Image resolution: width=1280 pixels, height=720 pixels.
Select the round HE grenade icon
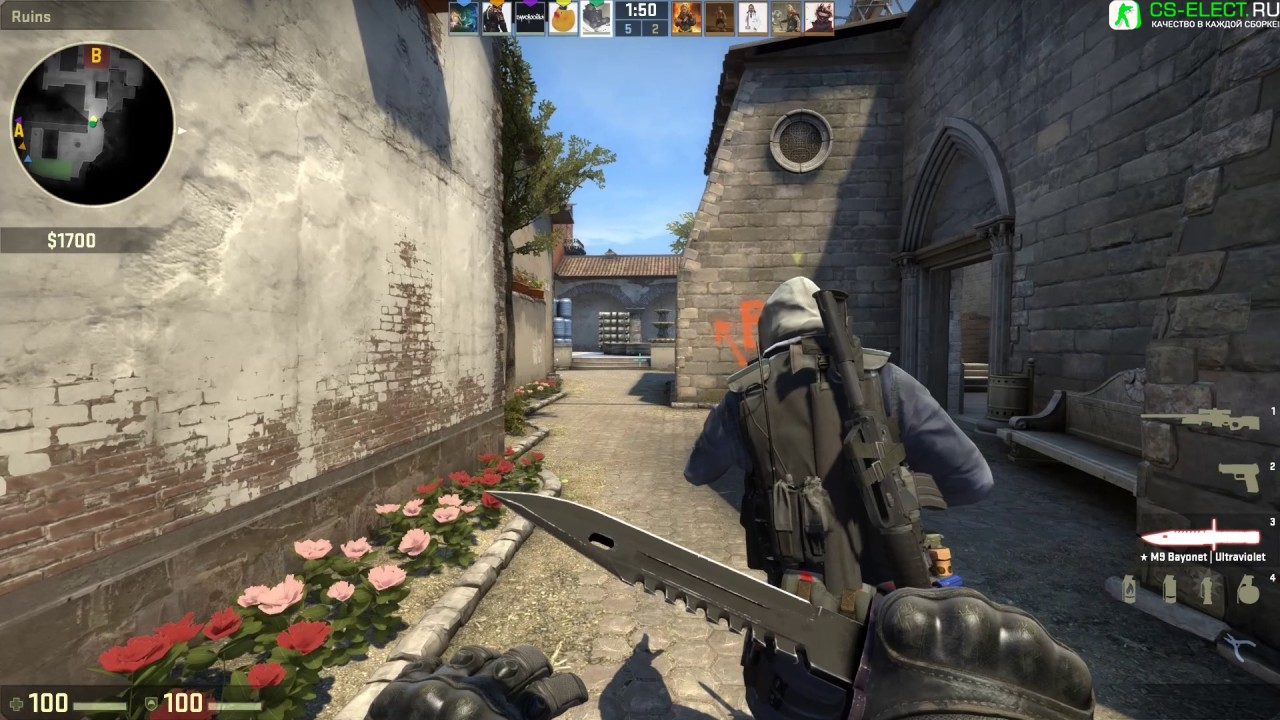tap(1247, 590)
